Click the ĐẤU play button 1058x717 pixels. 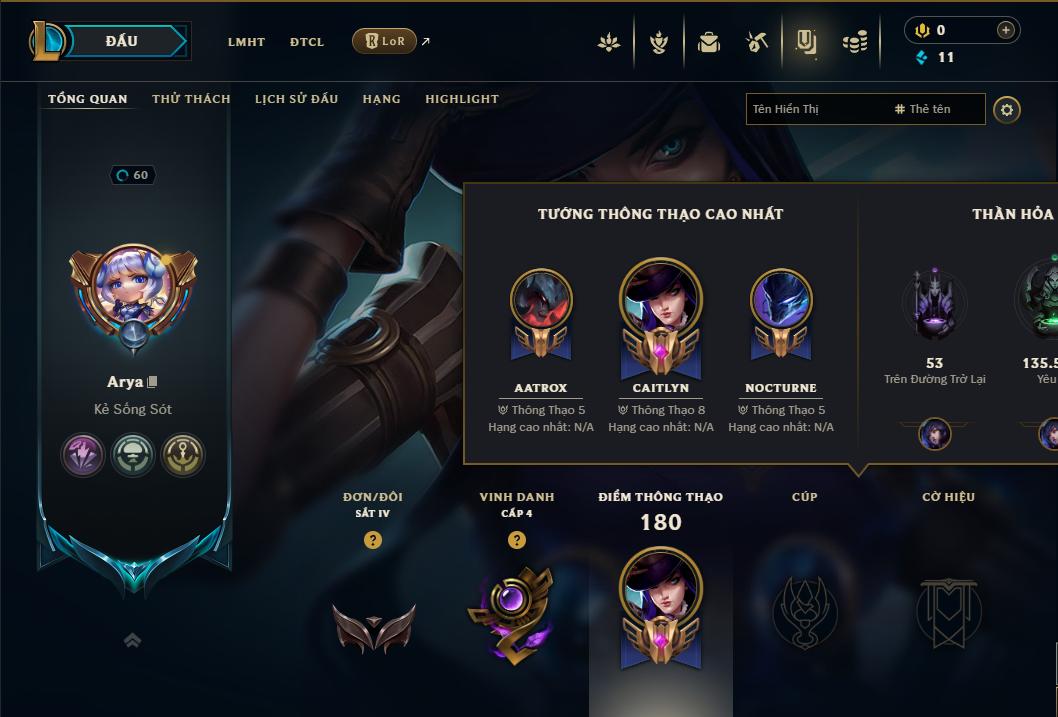click(122, 41)
